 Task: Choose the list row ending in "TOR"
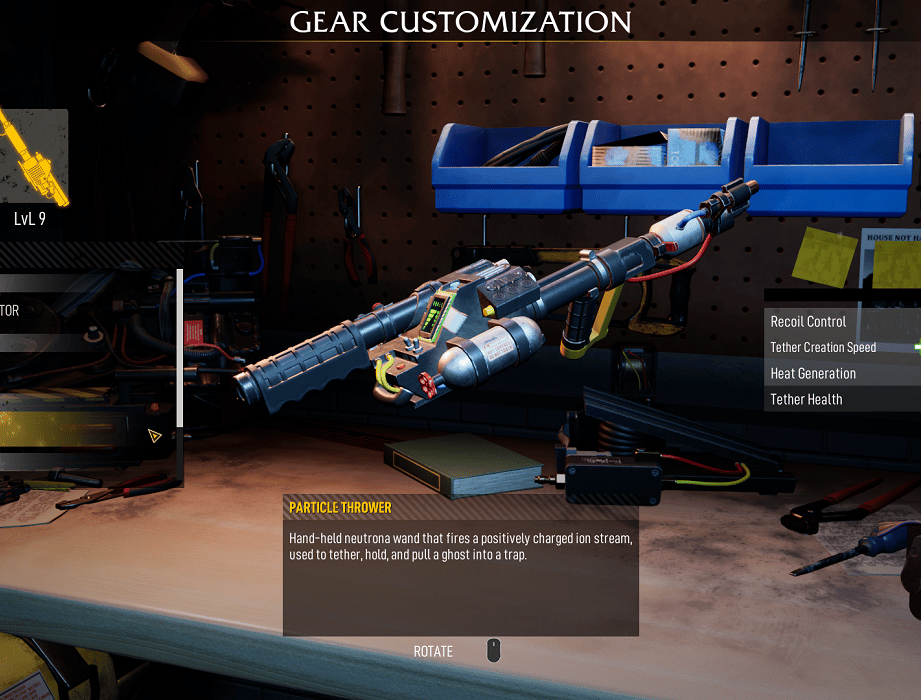point(85,311)
